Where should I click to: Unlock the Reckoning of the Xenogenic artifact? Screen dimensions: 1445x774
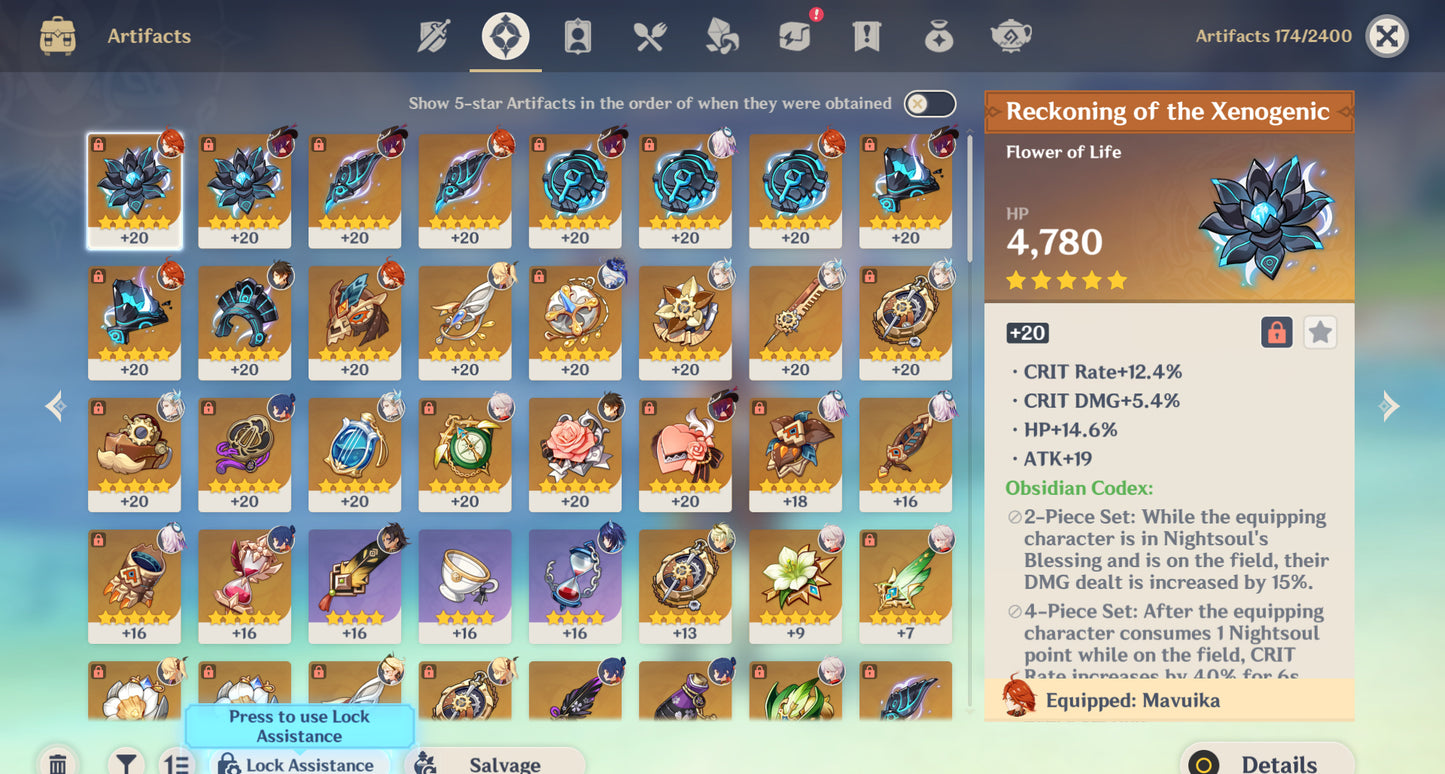pos(1279,332)
